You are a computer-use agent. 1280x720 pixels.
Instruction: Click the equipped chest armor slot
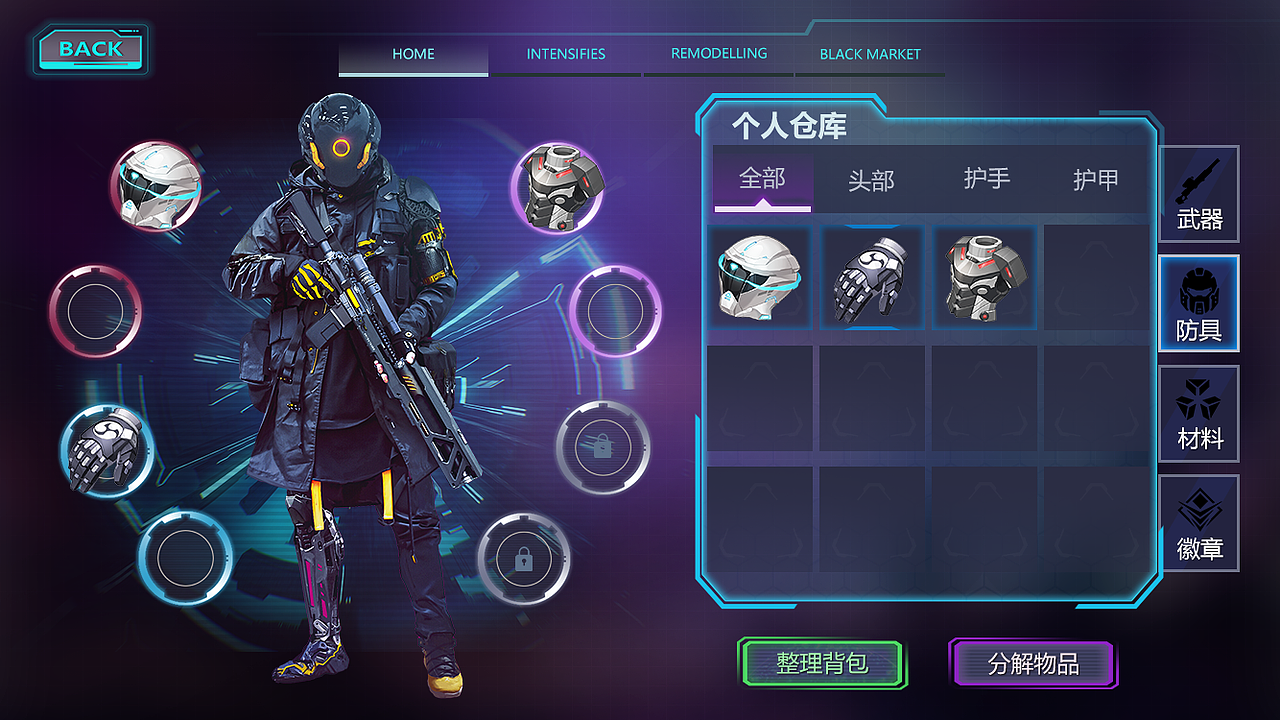[557, 190]
